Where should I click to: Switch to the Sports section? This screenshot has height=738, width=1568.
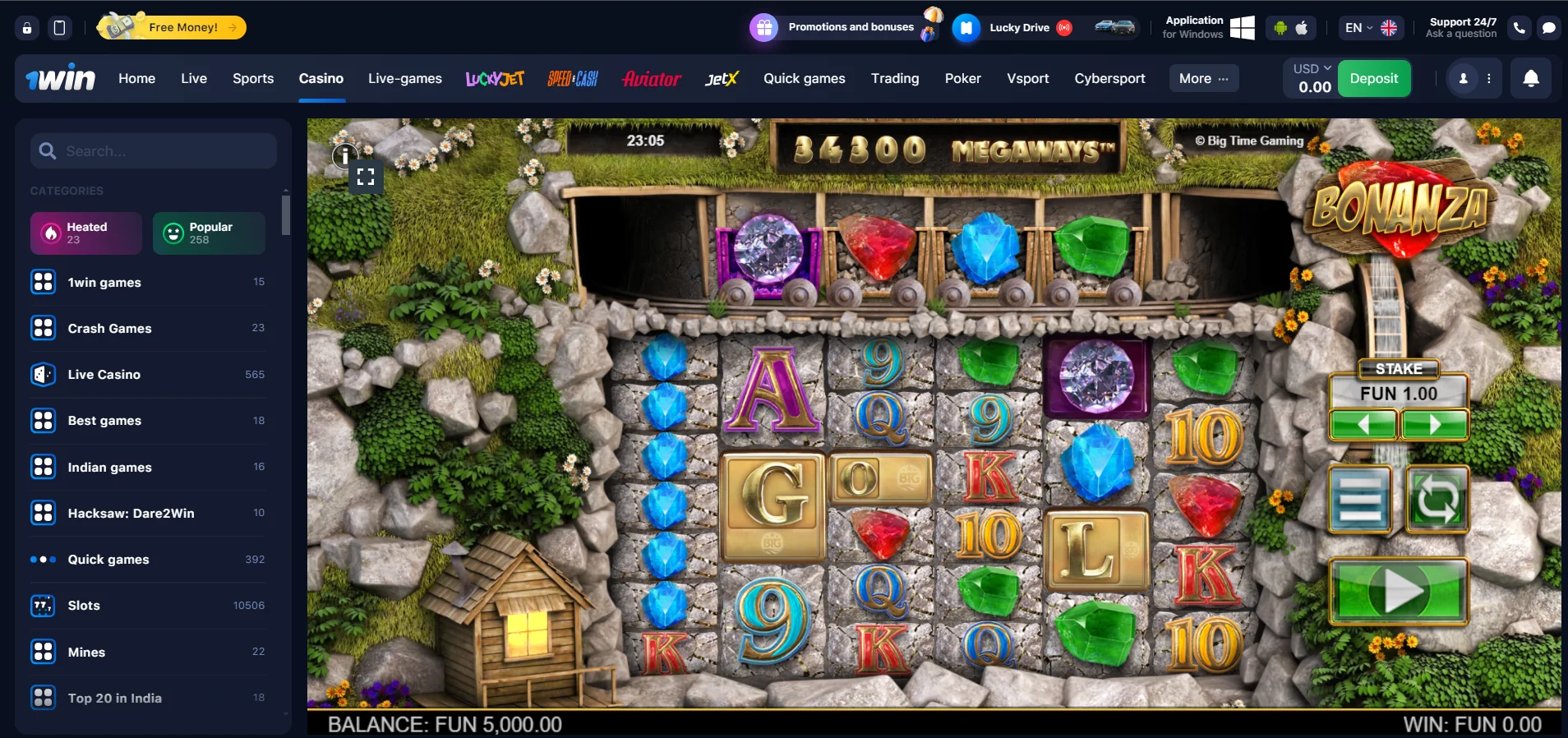(x=253, y=79)
